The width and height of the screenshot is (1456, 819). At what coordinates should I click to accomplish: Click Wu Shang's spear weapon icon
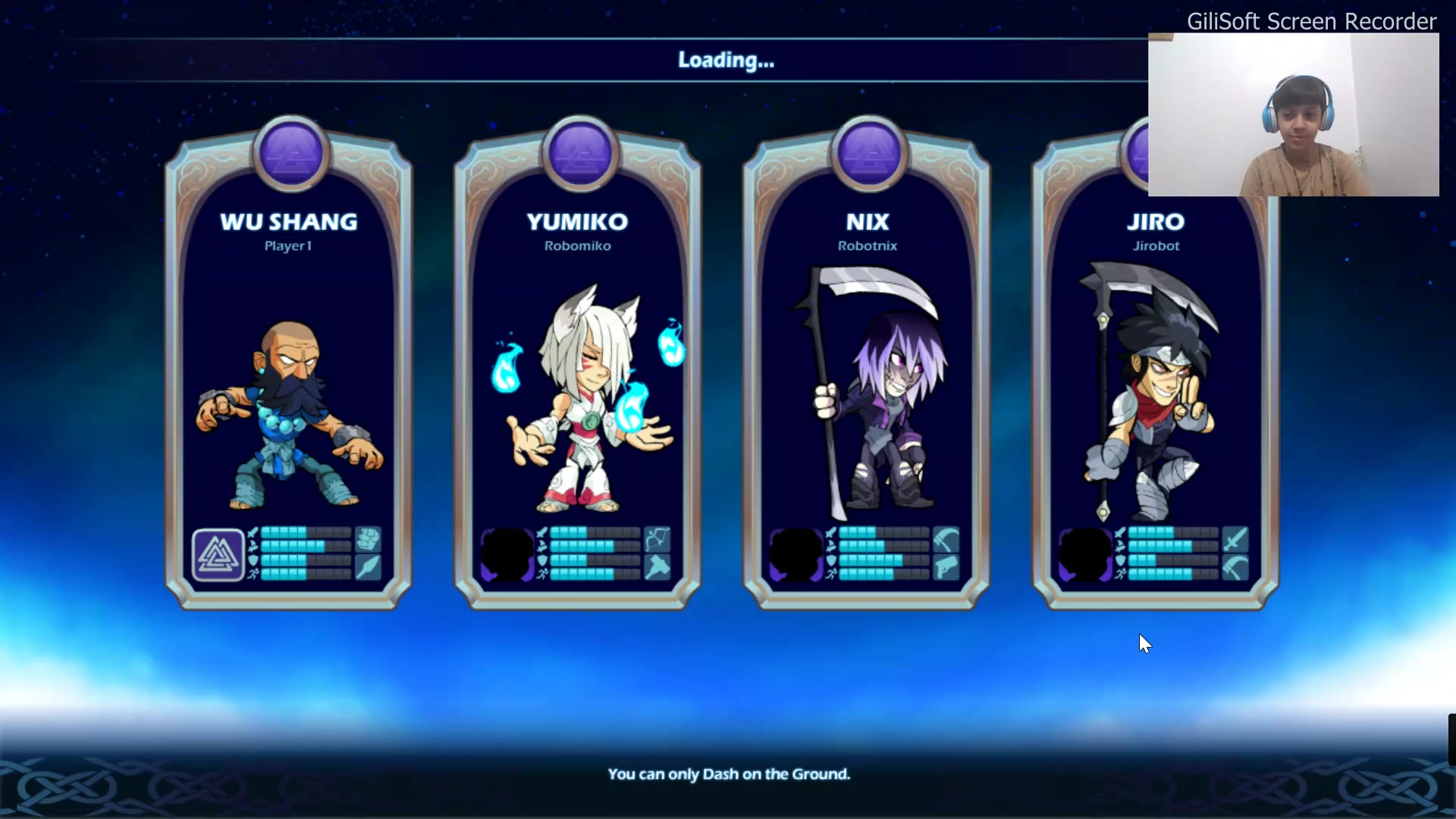point(368,568)
